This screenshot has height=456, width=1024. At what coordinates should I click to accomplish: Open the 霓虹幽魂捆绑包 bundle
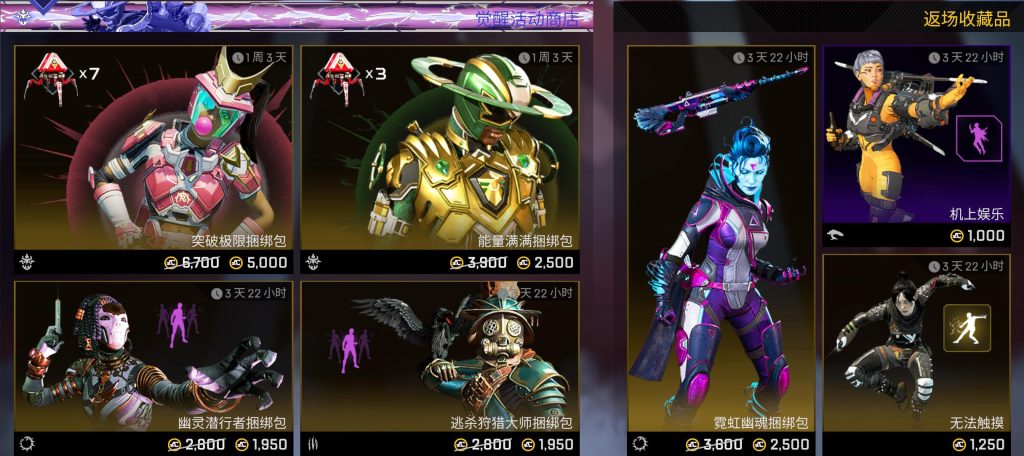(x=720, y=250)
